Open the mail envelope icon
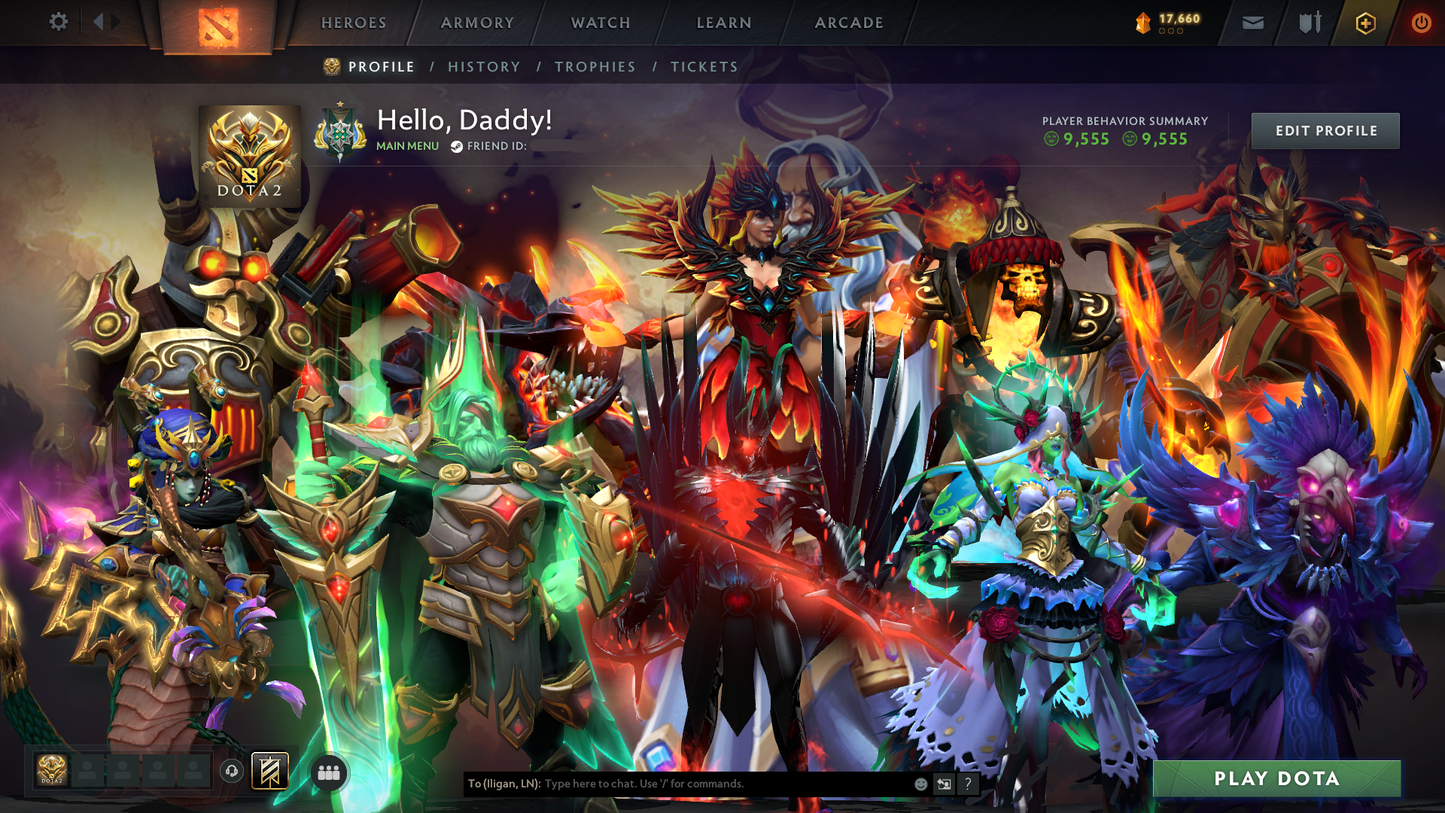Image resolution: width=1445 pixels, height=813 pixels. [1253, 23]
